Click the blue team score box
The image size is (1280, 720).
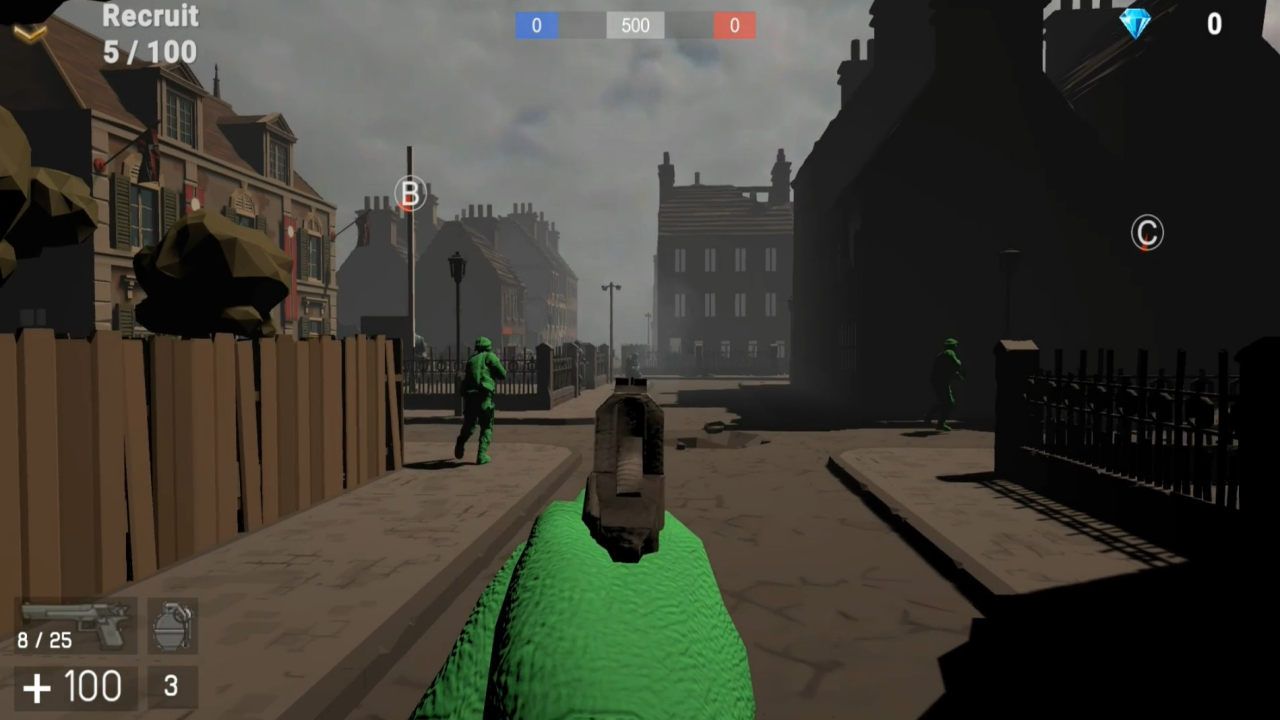pyautogui.click(x=536, y=26)
